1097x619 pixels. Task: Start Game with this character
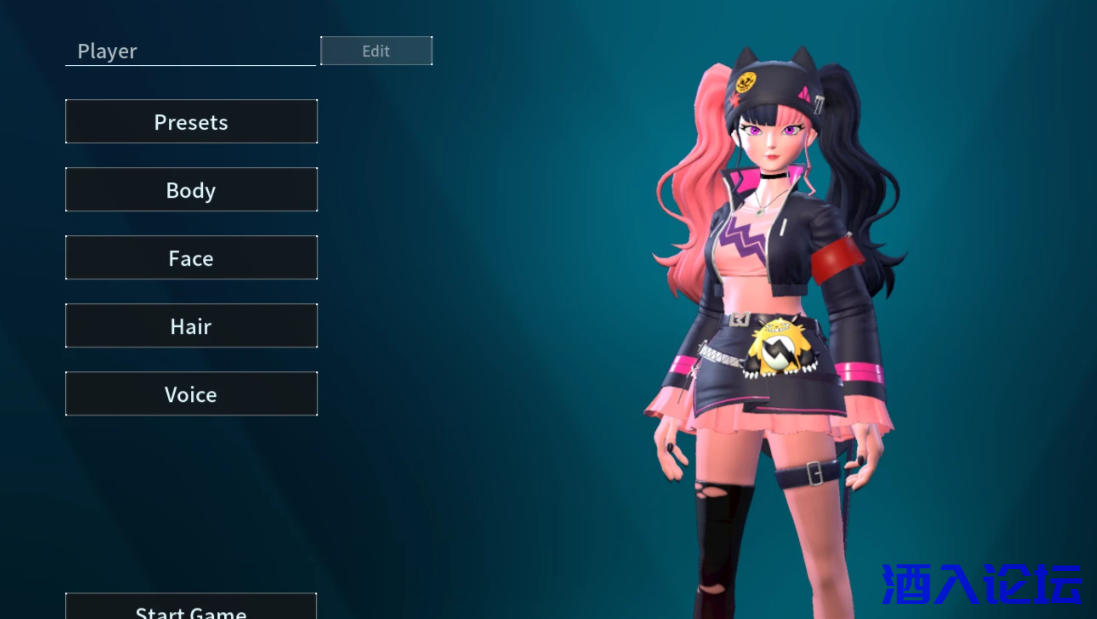(191, 608)
